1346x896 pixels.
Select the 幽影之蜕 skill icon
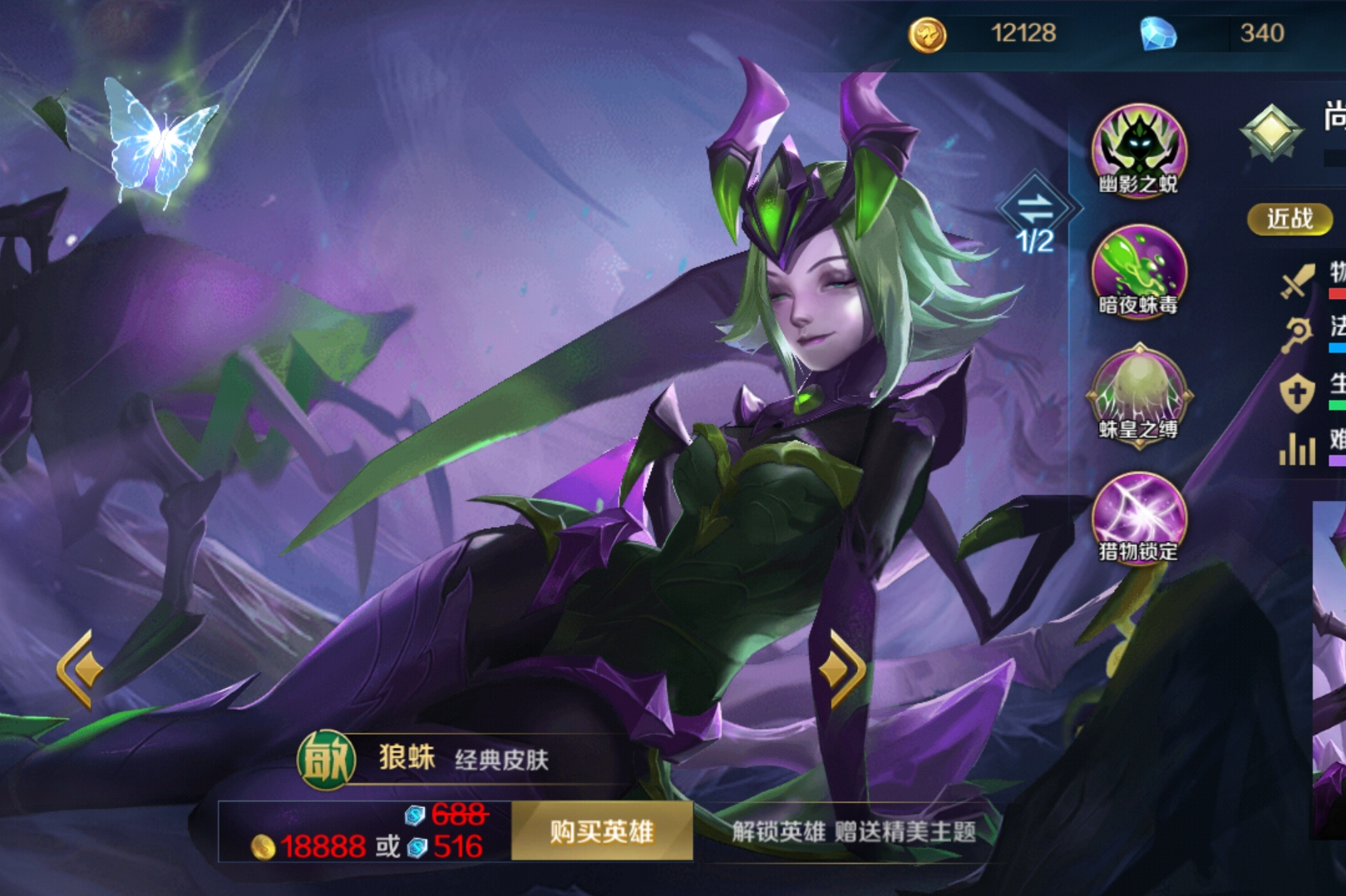point(1138,150)
